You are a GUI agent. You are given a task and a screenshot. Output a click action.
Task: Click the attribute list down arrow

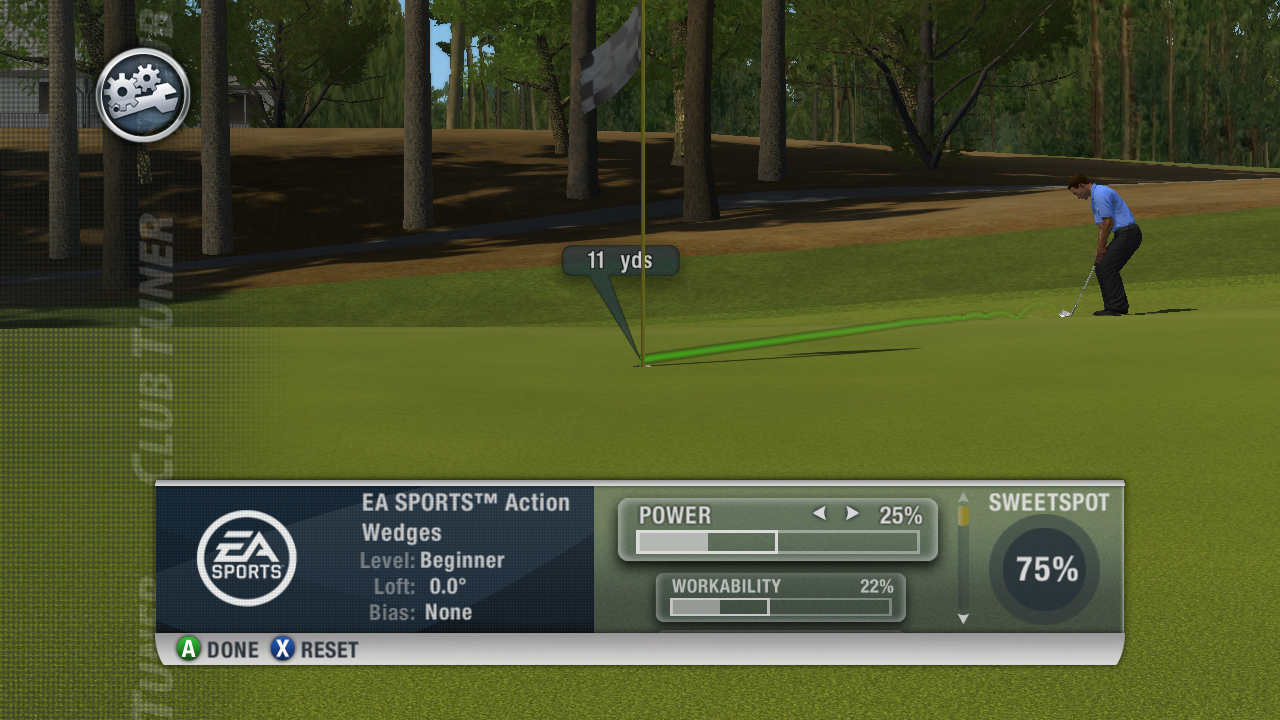[963, 619]
